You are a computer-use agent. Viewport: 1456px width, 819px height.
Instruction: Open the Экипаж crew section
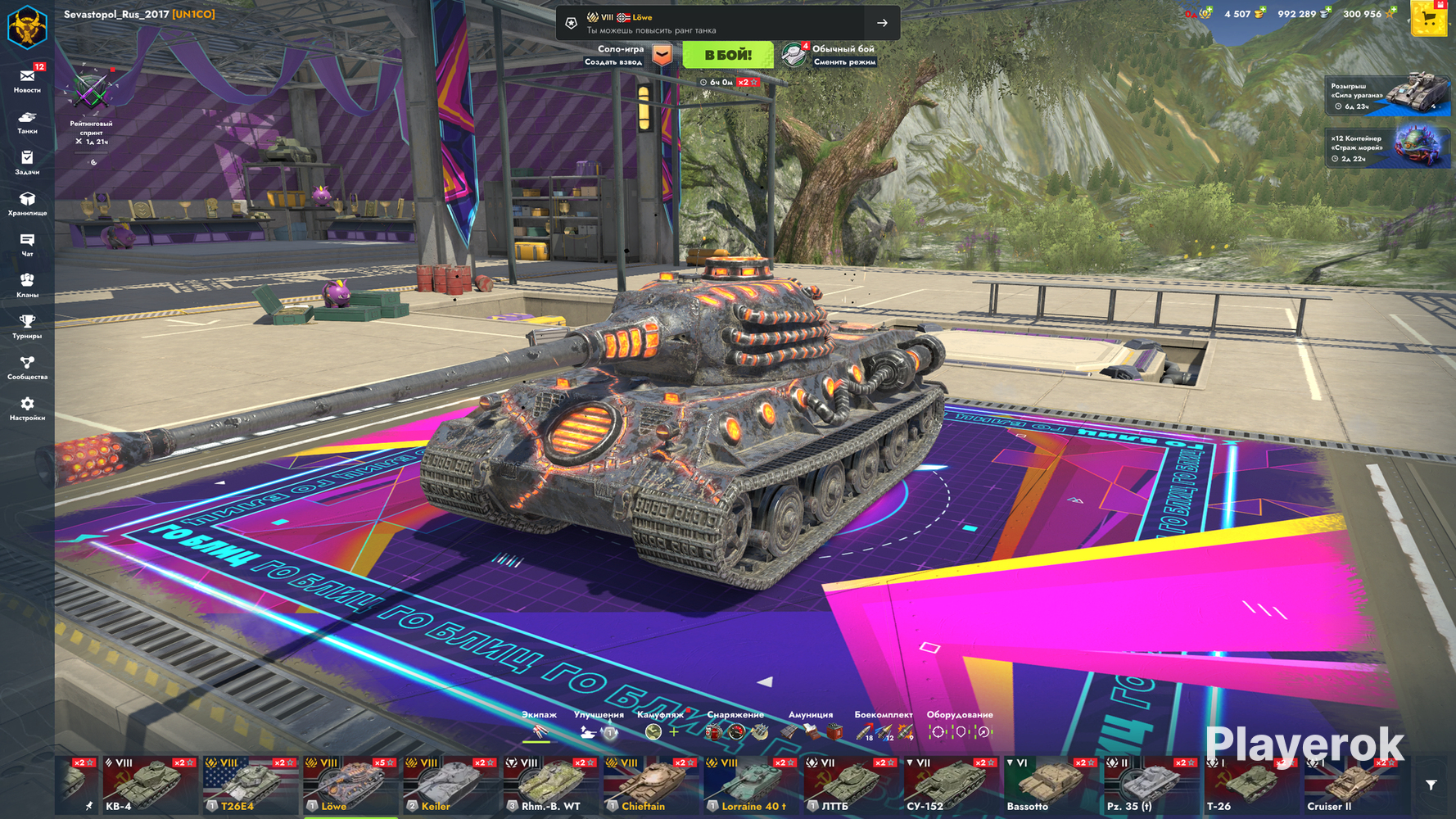pyautogui.click(x=539, y=726)
